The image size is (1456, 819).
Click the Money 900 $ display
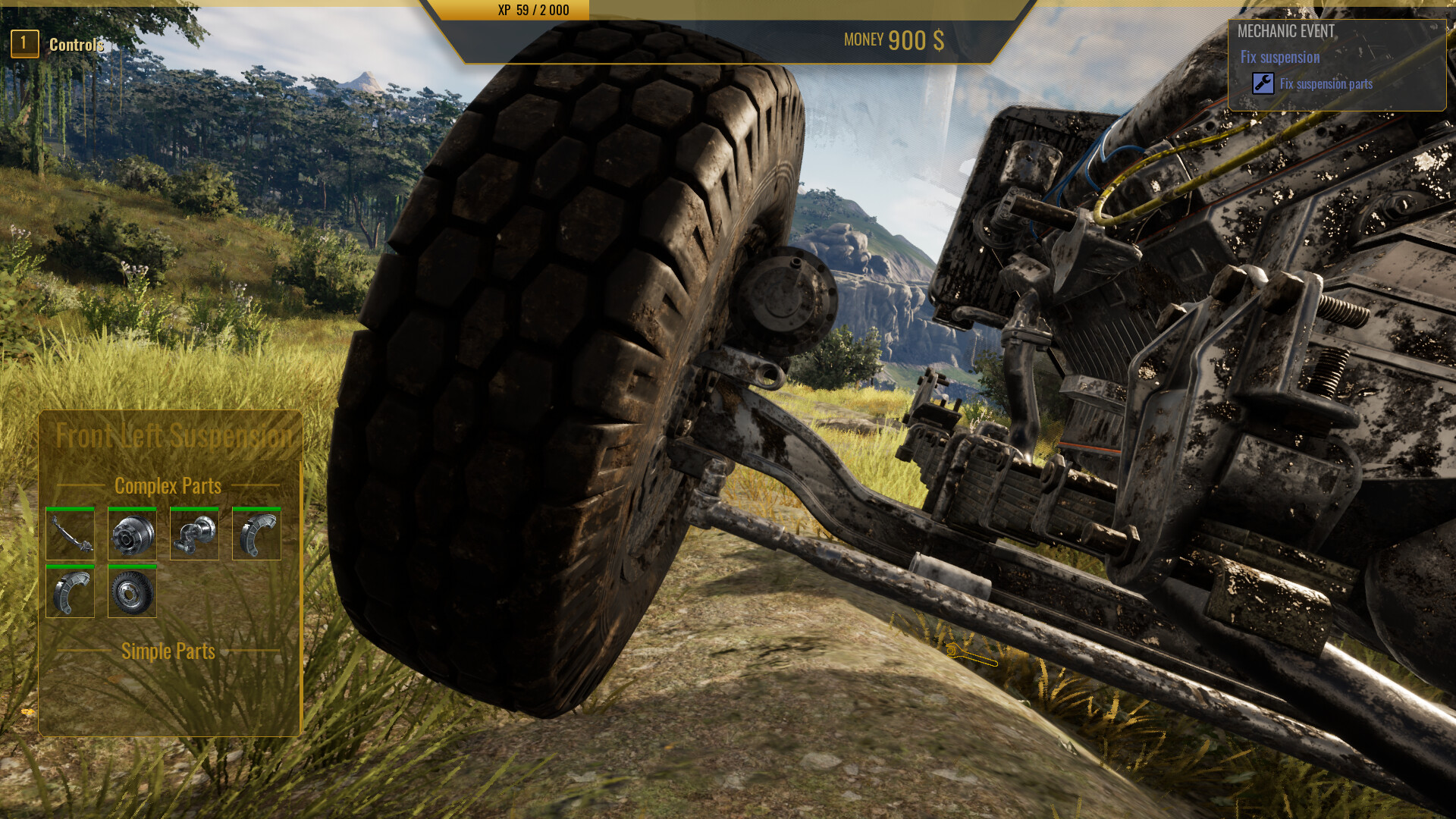point(892,39)
